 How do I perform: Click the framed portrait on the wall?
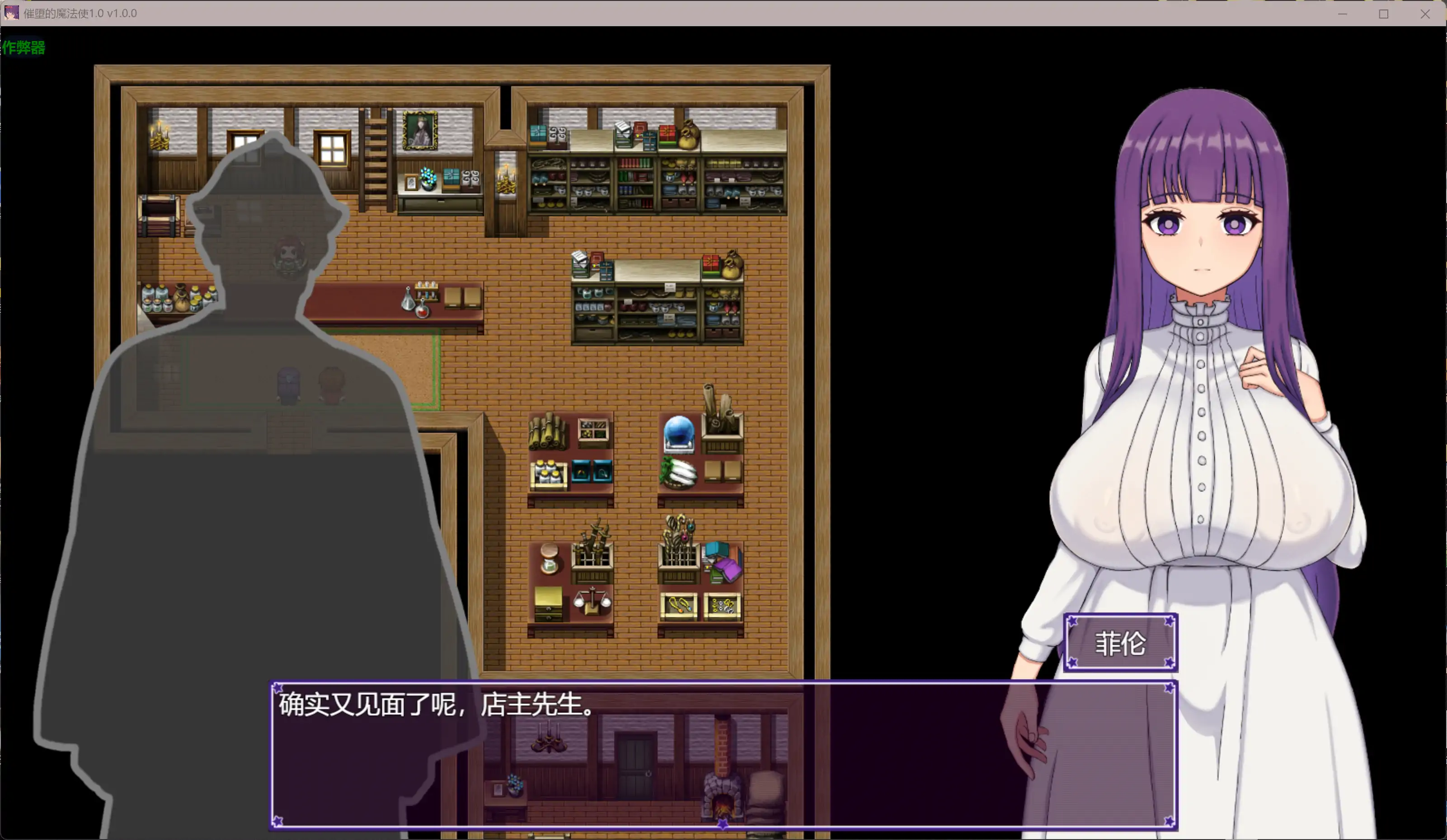click(420, 131)
